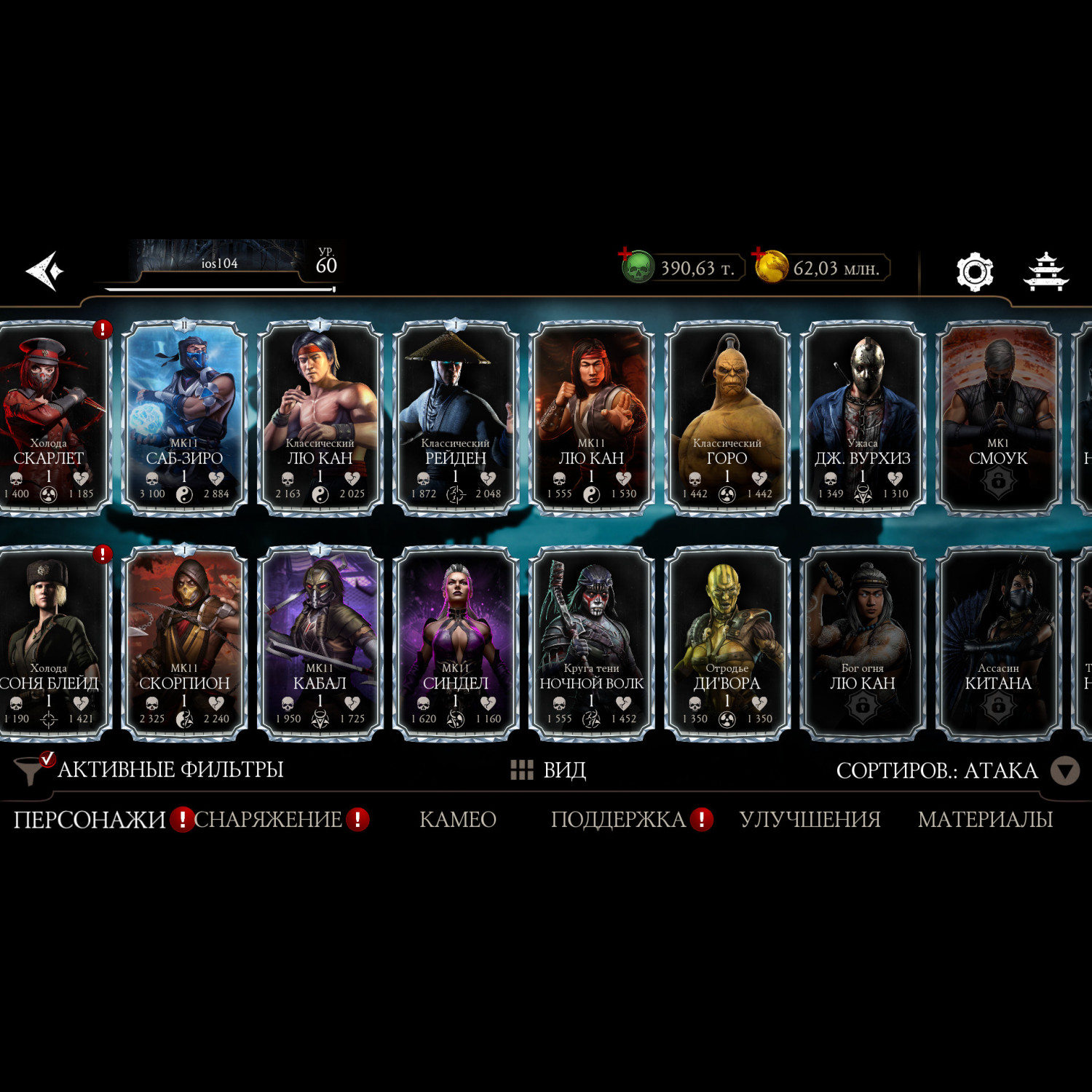Screen dimensions: 1092x1092
Task: Open the Сортиров.: Атака sort dropdown
Action: tap(1064, 770)
